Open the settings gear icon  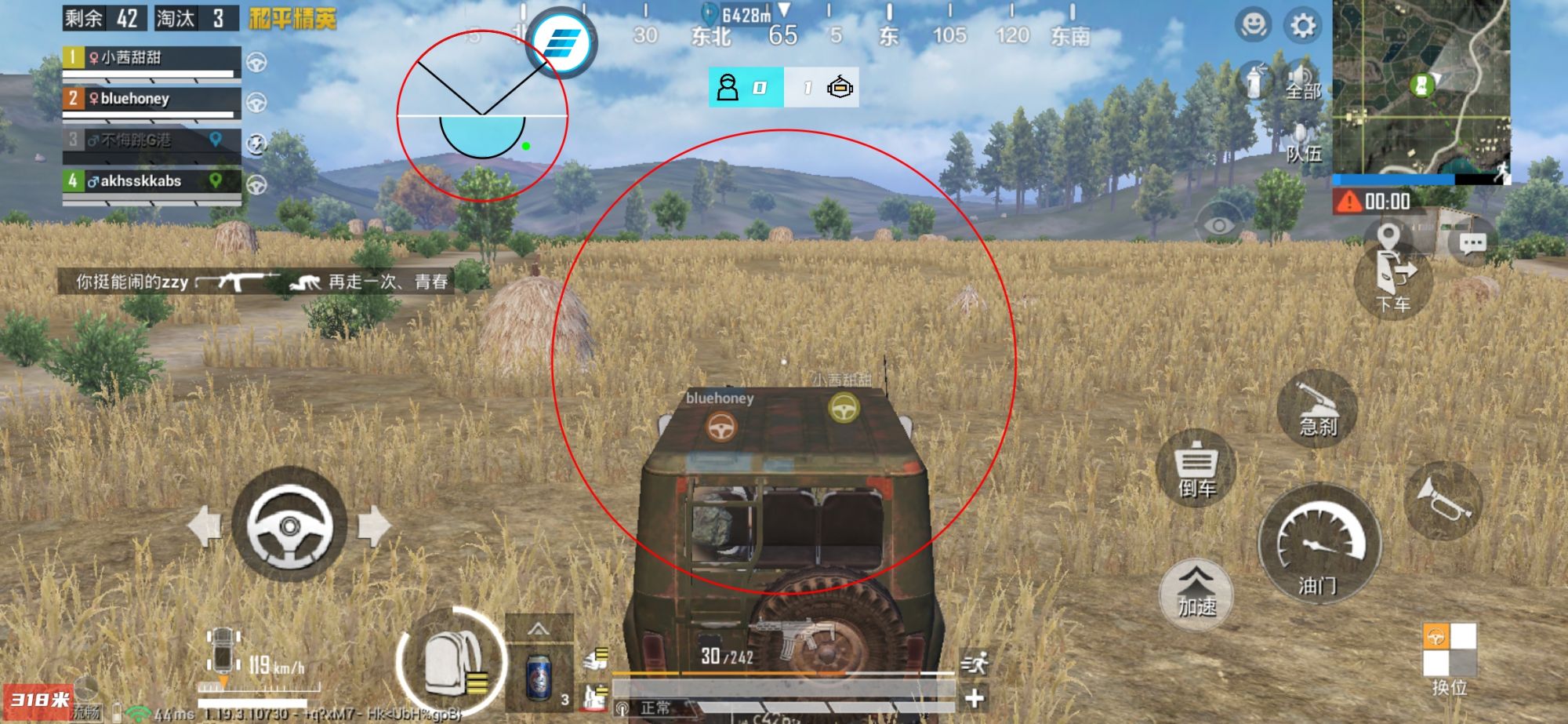[x=1303, y=24]
